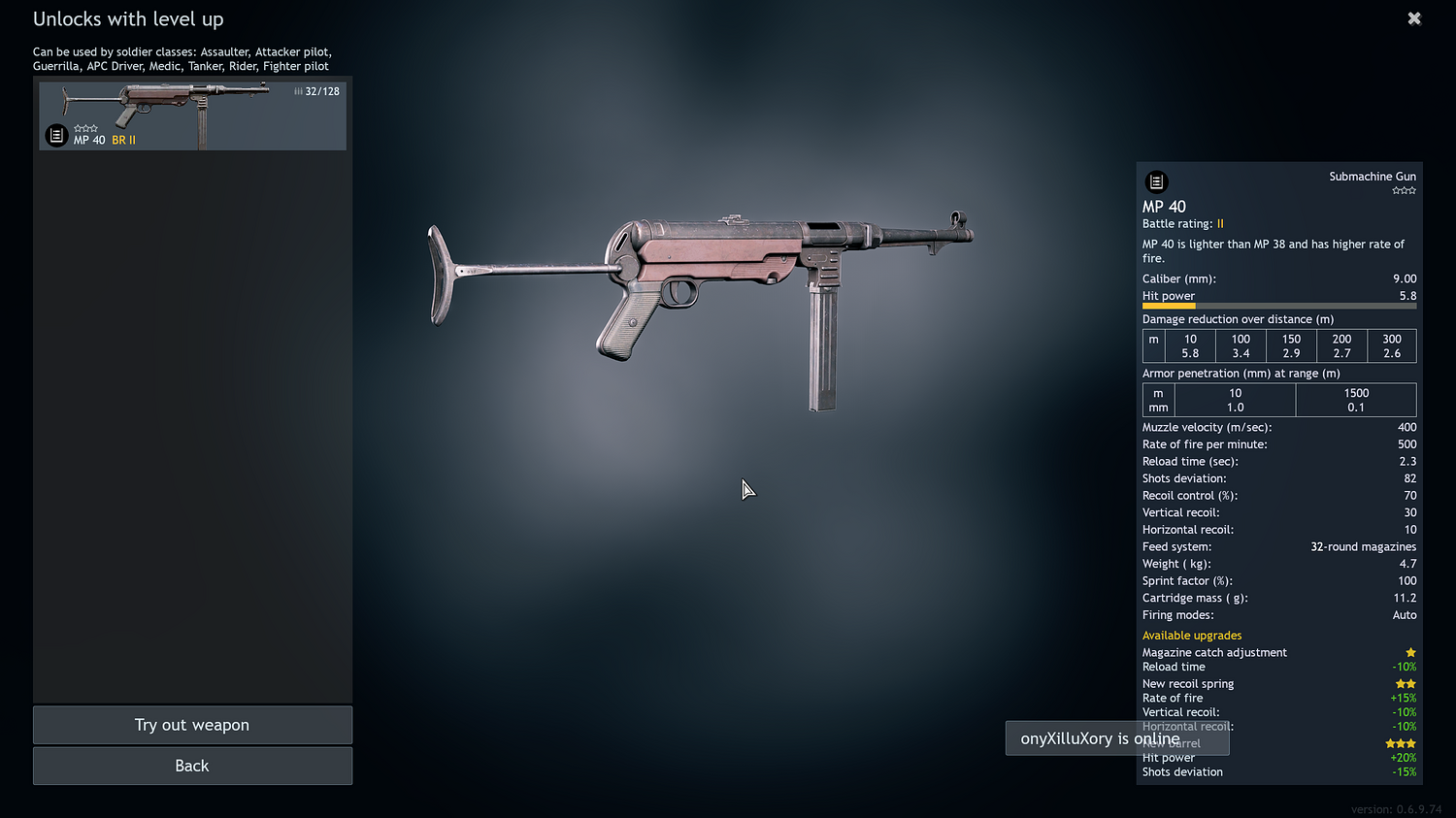Click the yellow BR II label on the card
Screen dimensions: 1456x818
(122, 140)
